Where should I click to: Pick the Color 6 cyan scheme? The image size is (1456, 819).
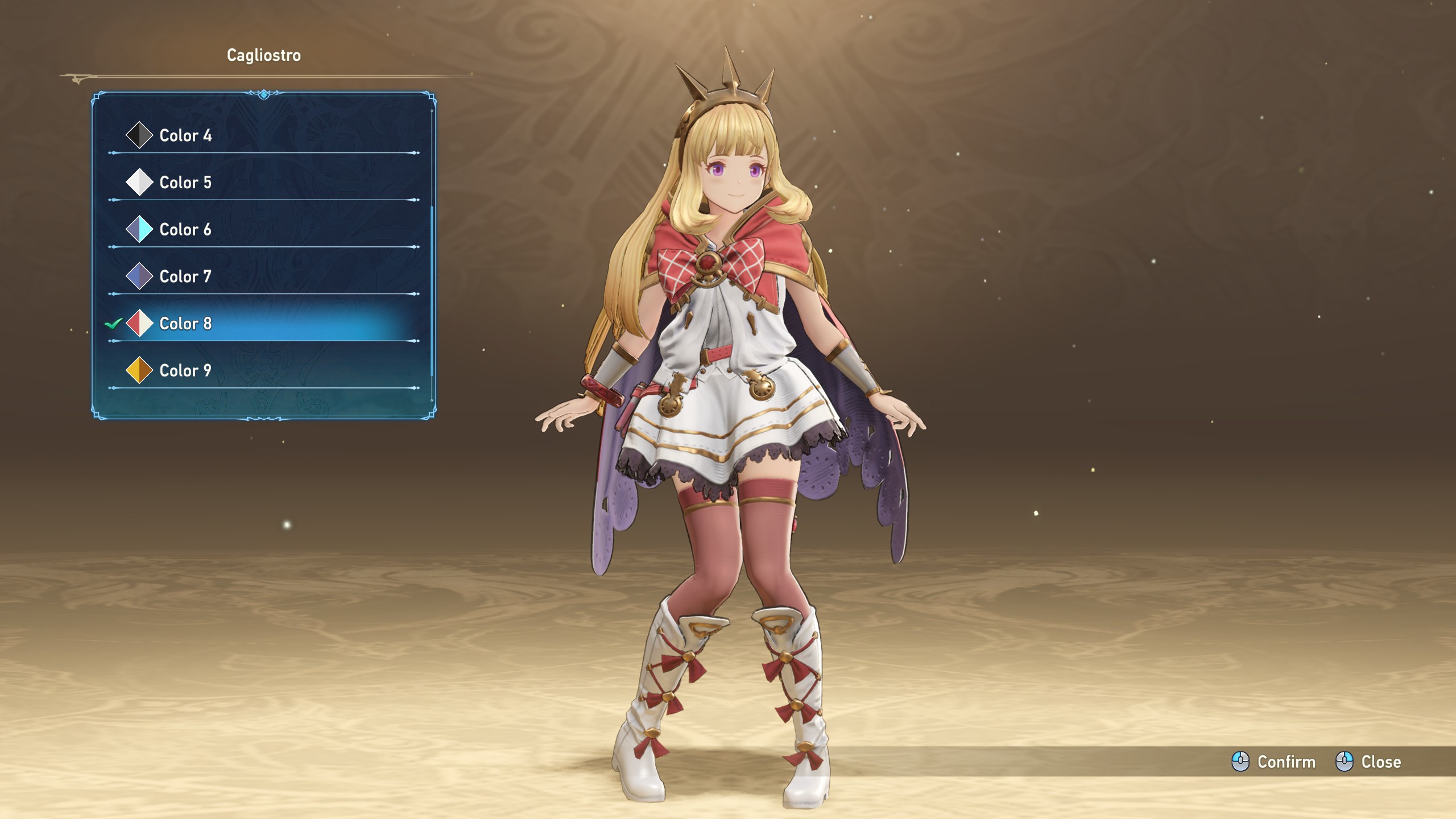point(185,230)
